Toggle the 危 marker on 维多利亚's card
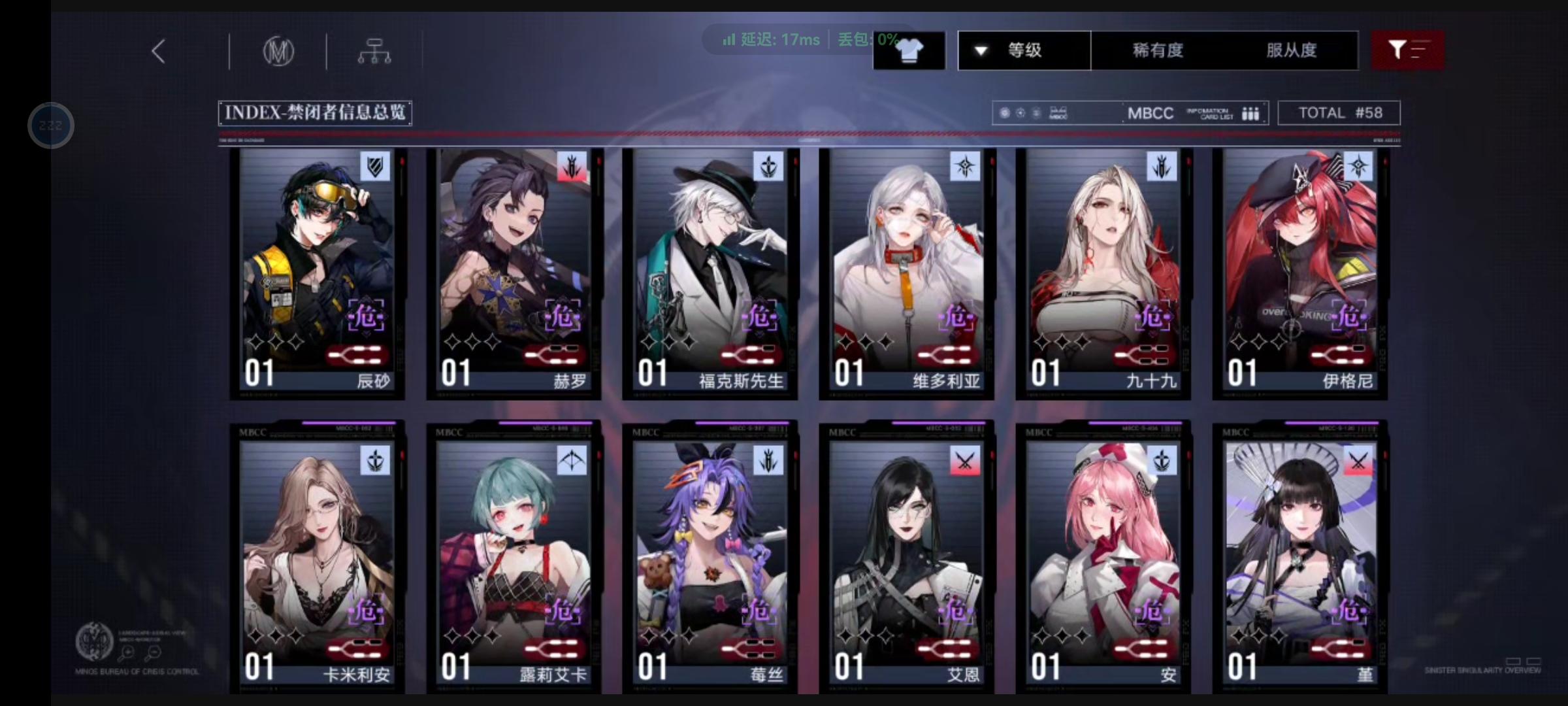Screen dimensions: 1568x706 956,316
